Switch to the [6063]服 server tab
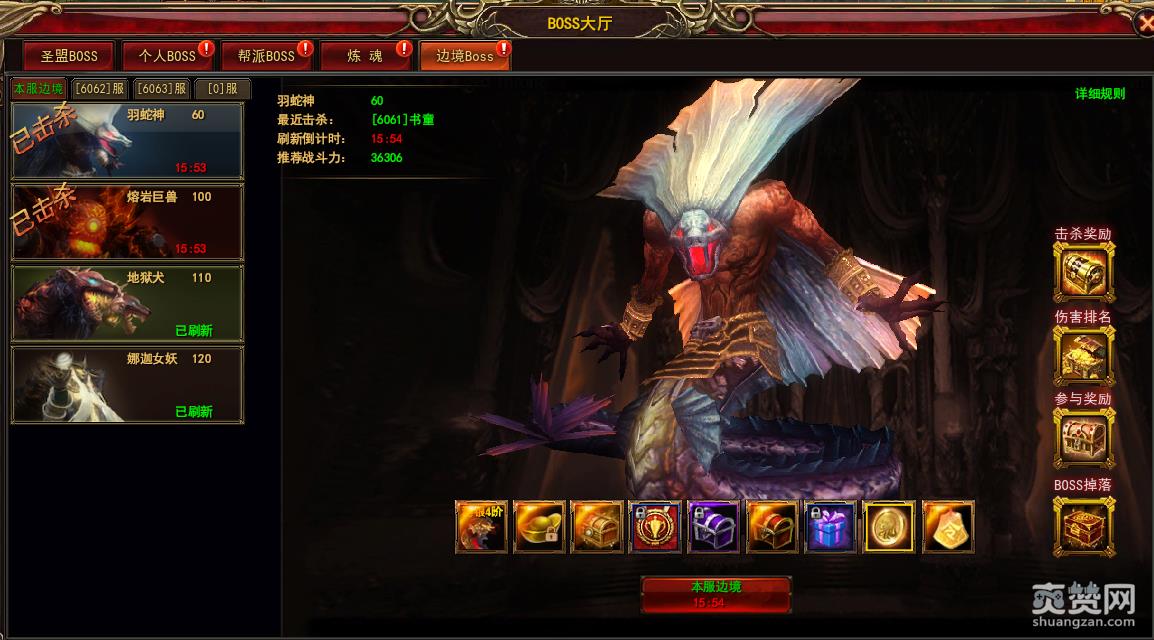Screen dimensions: 1154x640 [x=161, y=88]
